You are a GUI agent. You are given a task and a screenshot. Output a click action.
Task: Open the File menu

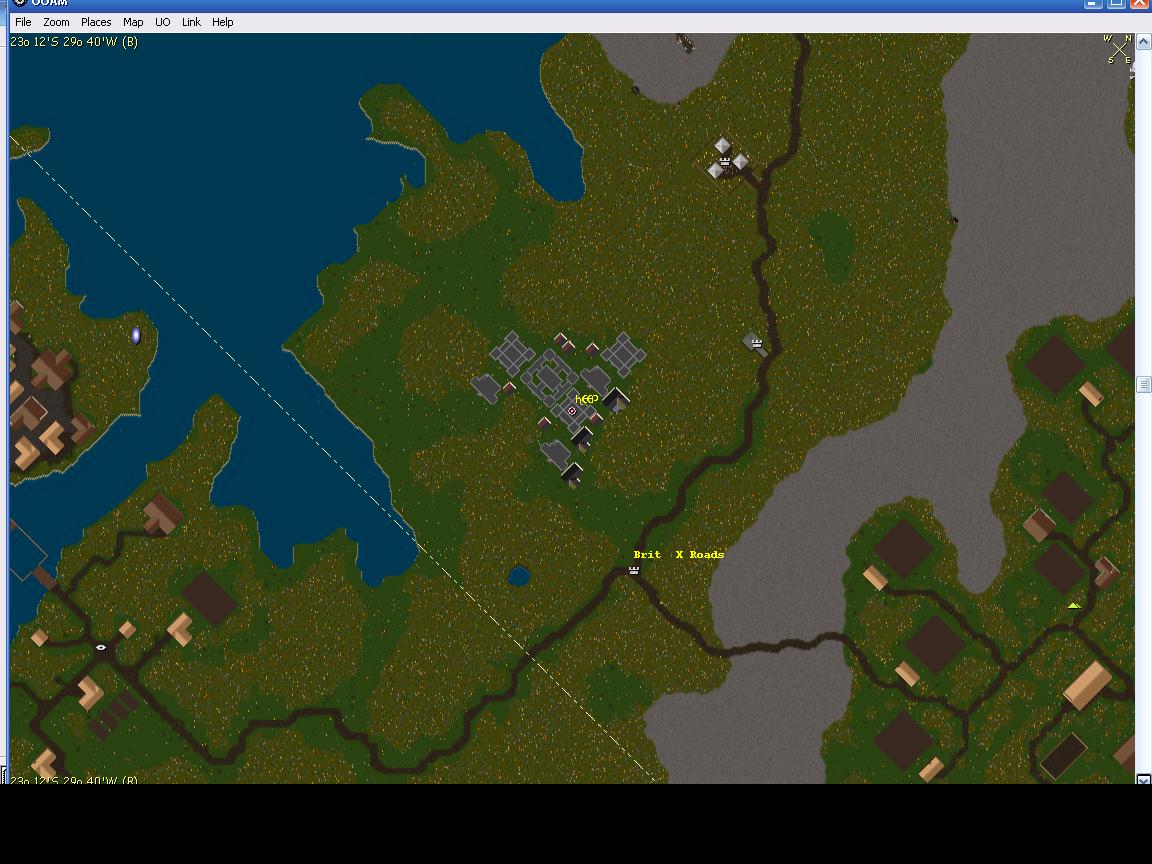pyautogui.click(x=23, y=22)
